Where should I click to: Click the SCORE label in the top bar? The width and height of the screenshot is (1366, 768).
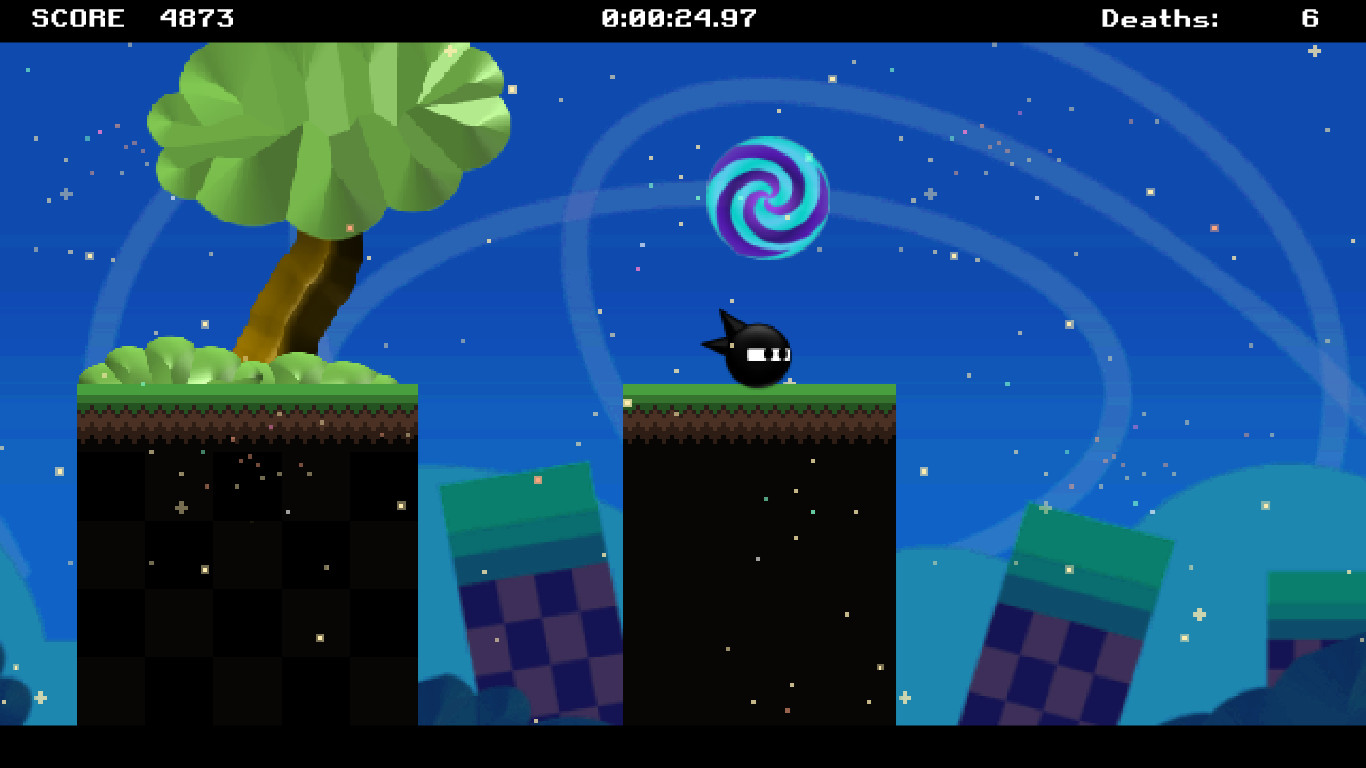[75, 17]
